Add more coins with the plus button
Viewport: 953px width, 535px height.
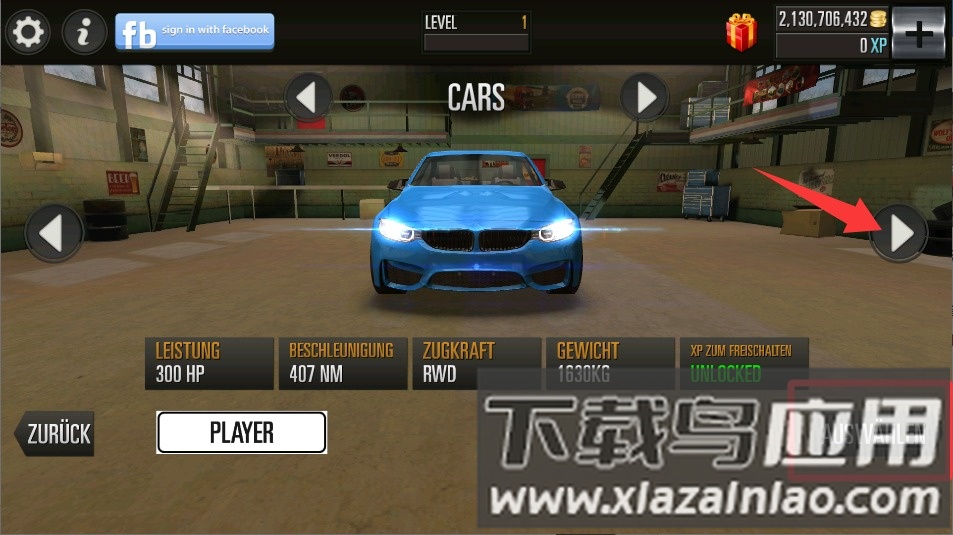click(x=917, y=33)
